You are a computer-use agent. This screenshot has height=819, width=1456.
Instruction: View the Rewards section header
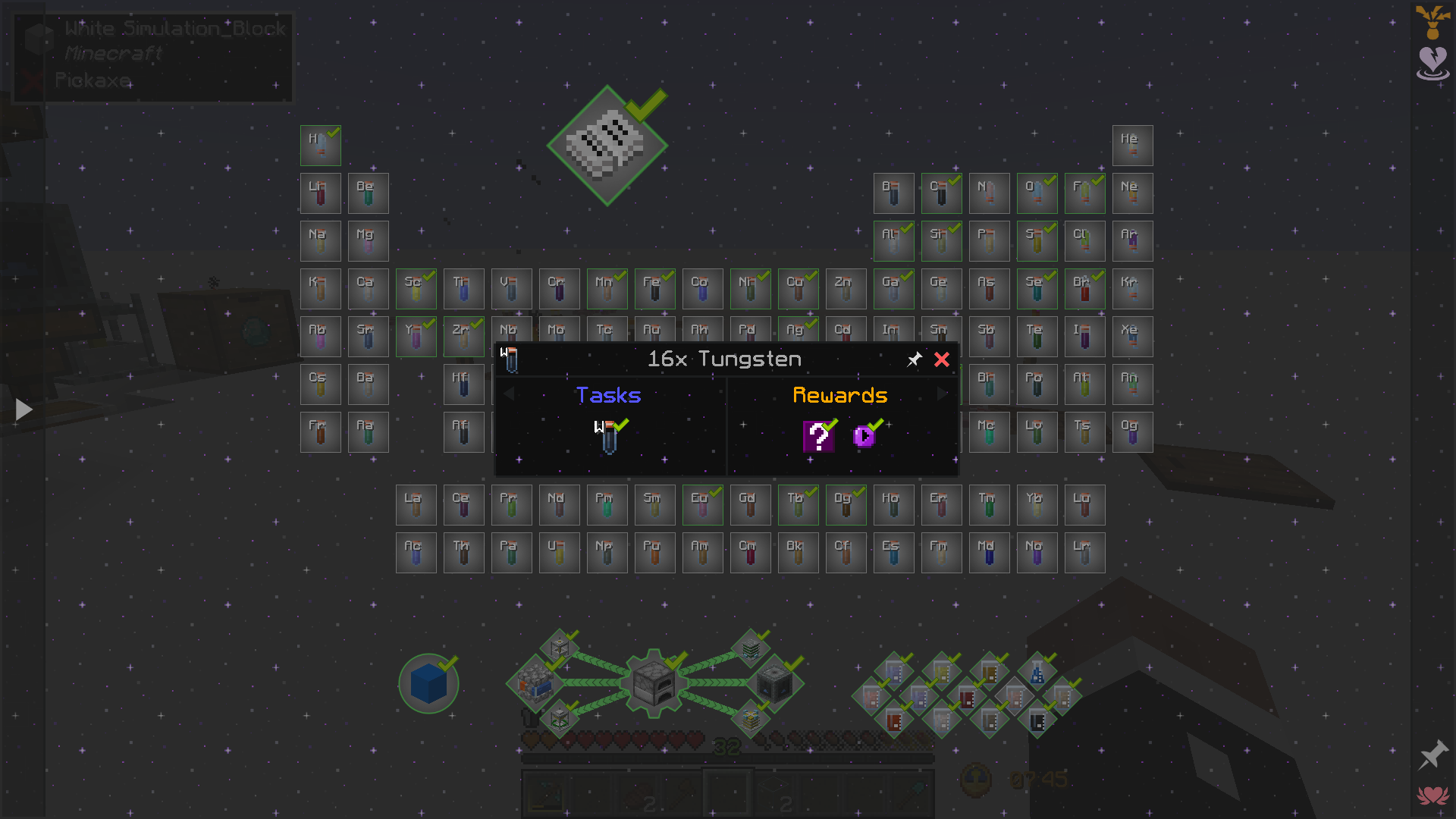click(839, 395)
